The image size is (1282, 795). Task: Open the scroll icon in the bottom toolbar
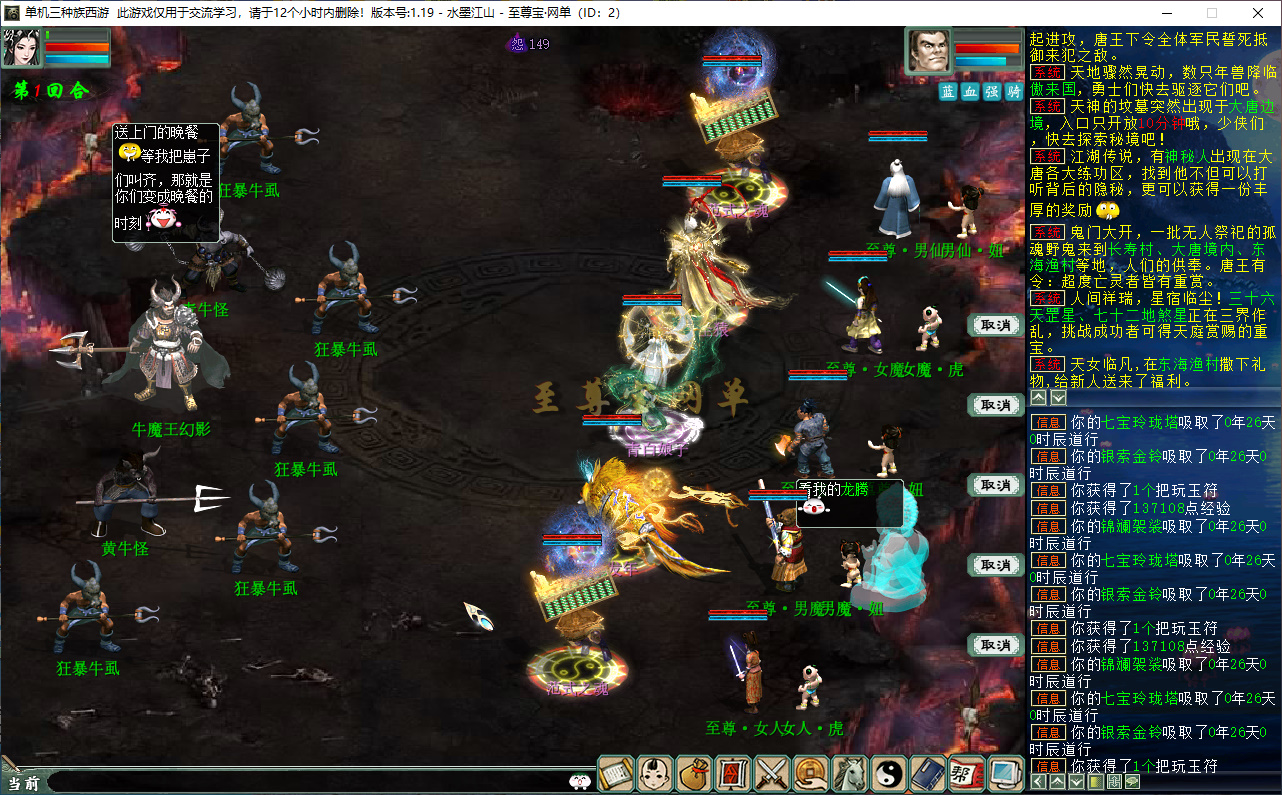(617, 773)
